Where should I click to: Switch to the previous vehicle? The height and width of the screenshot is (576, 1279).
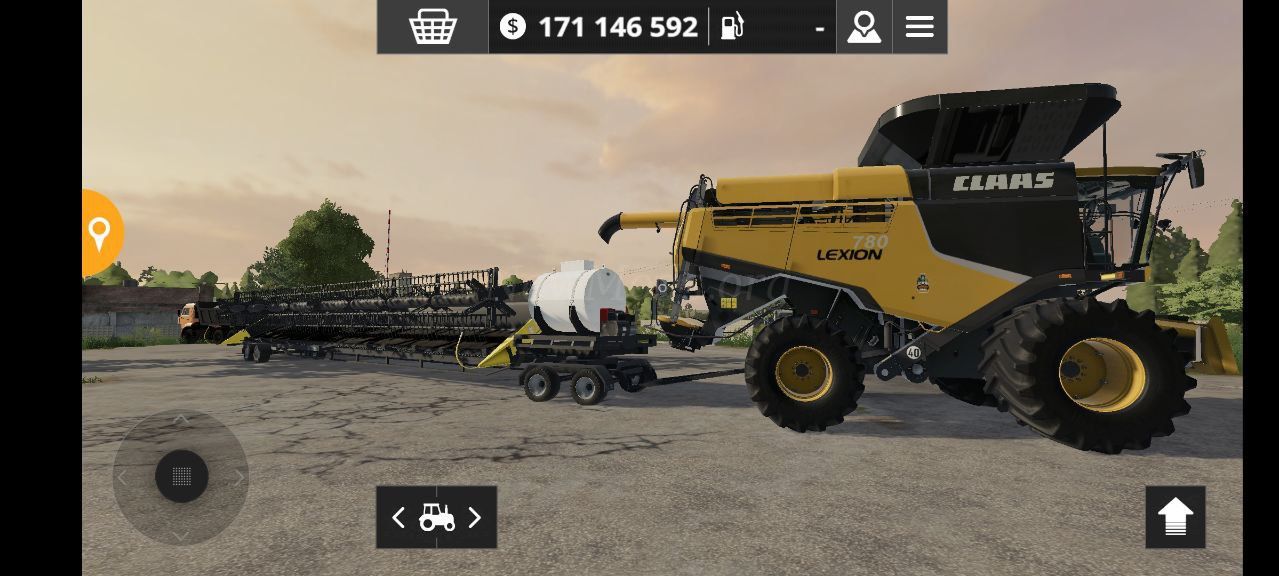tap(398, 517)
